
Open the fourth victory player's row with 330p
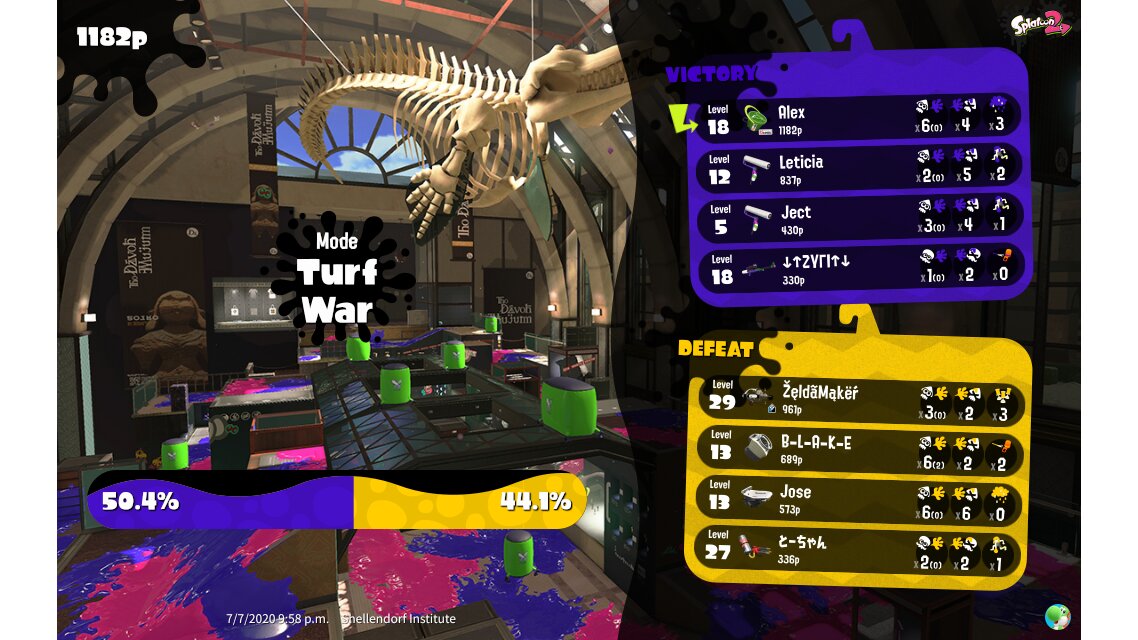pyautogui.click(x=860, y=268)
